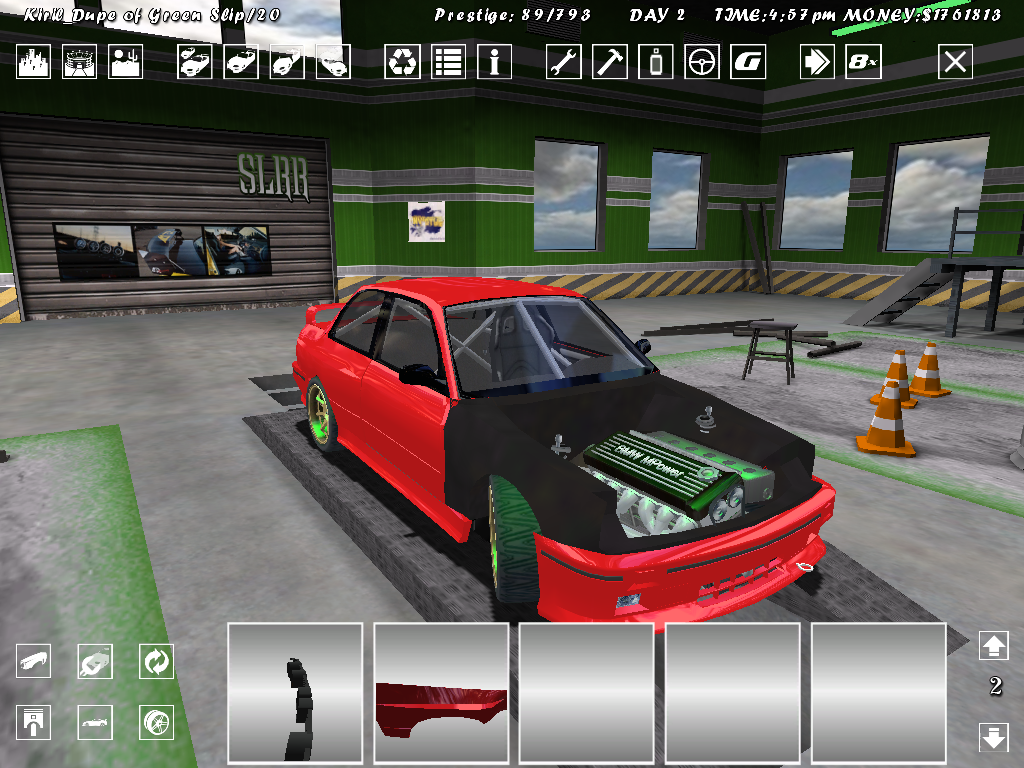This screenshot has width=1024, height=768.
Task: Select the wrench tool
Action: coord(564,62)
